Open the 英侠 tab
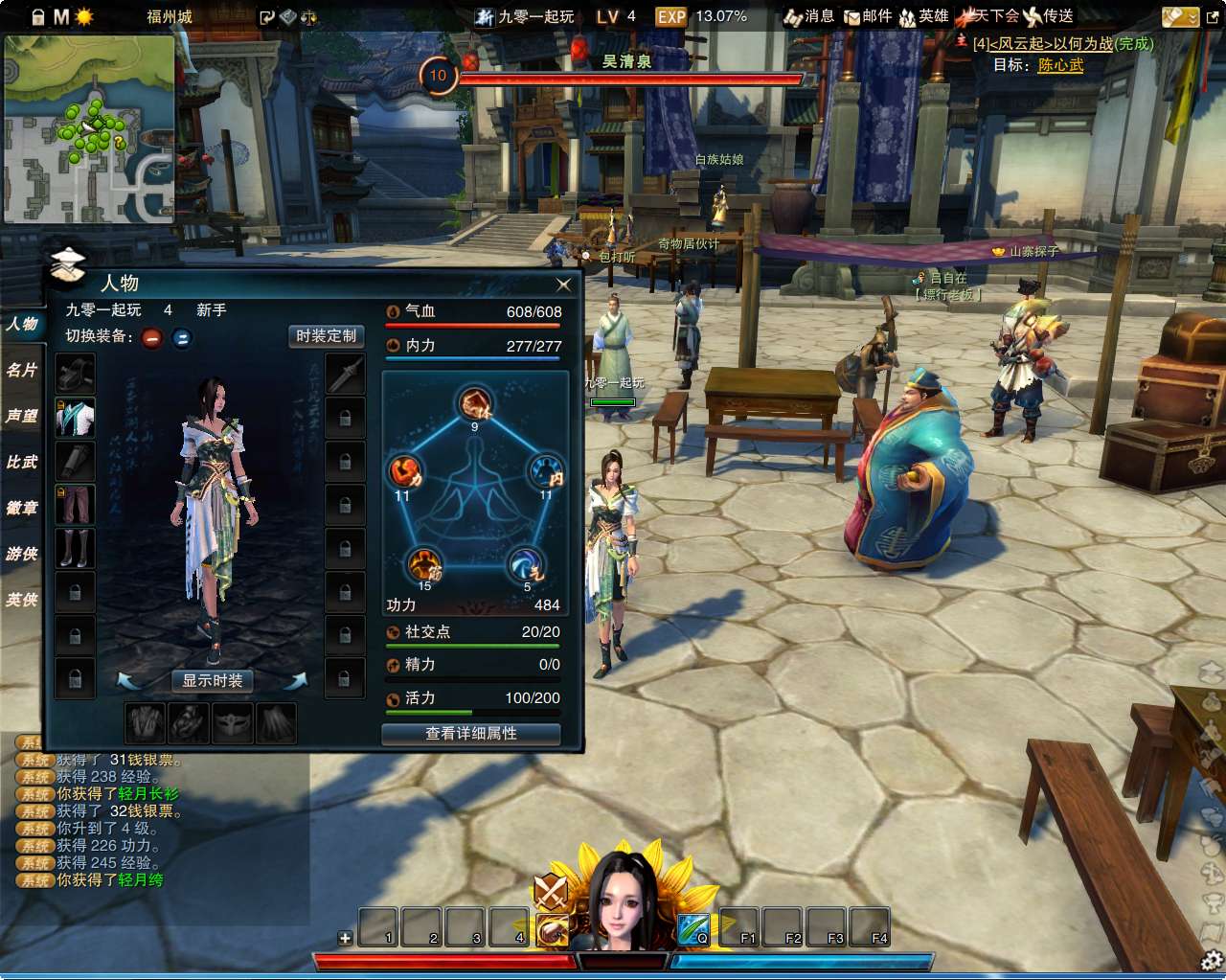 (22, 600)
